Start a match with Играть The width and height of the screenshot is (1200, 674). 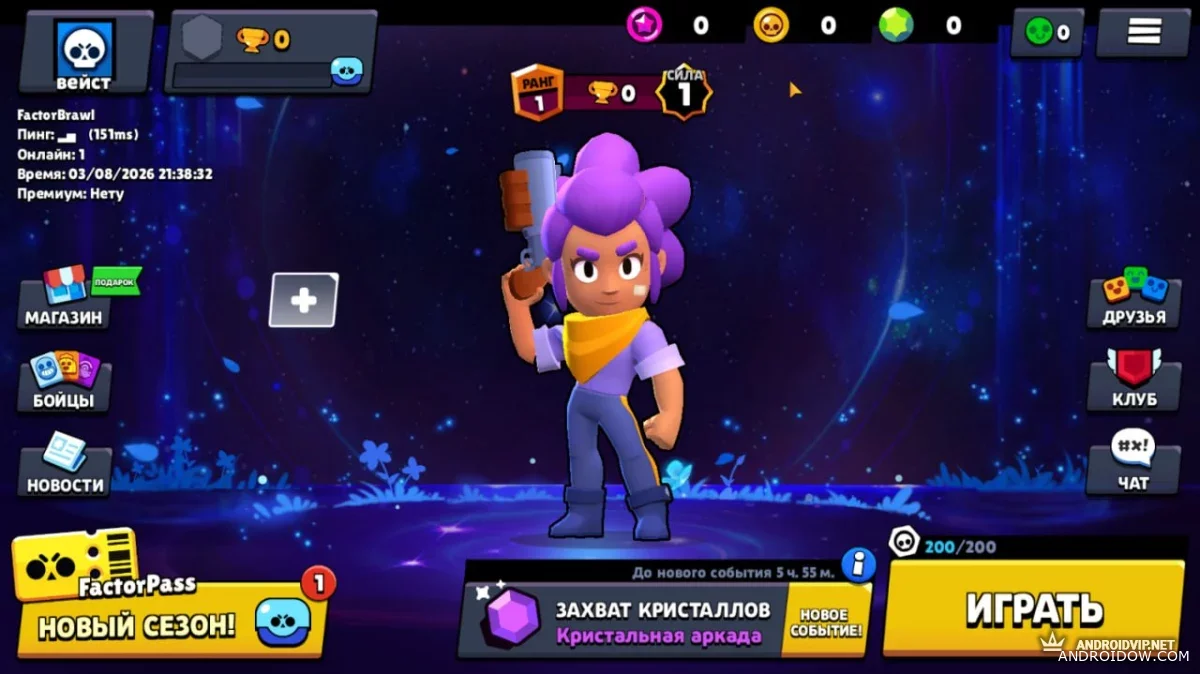pyautogui.click(x=1034, y=606)
